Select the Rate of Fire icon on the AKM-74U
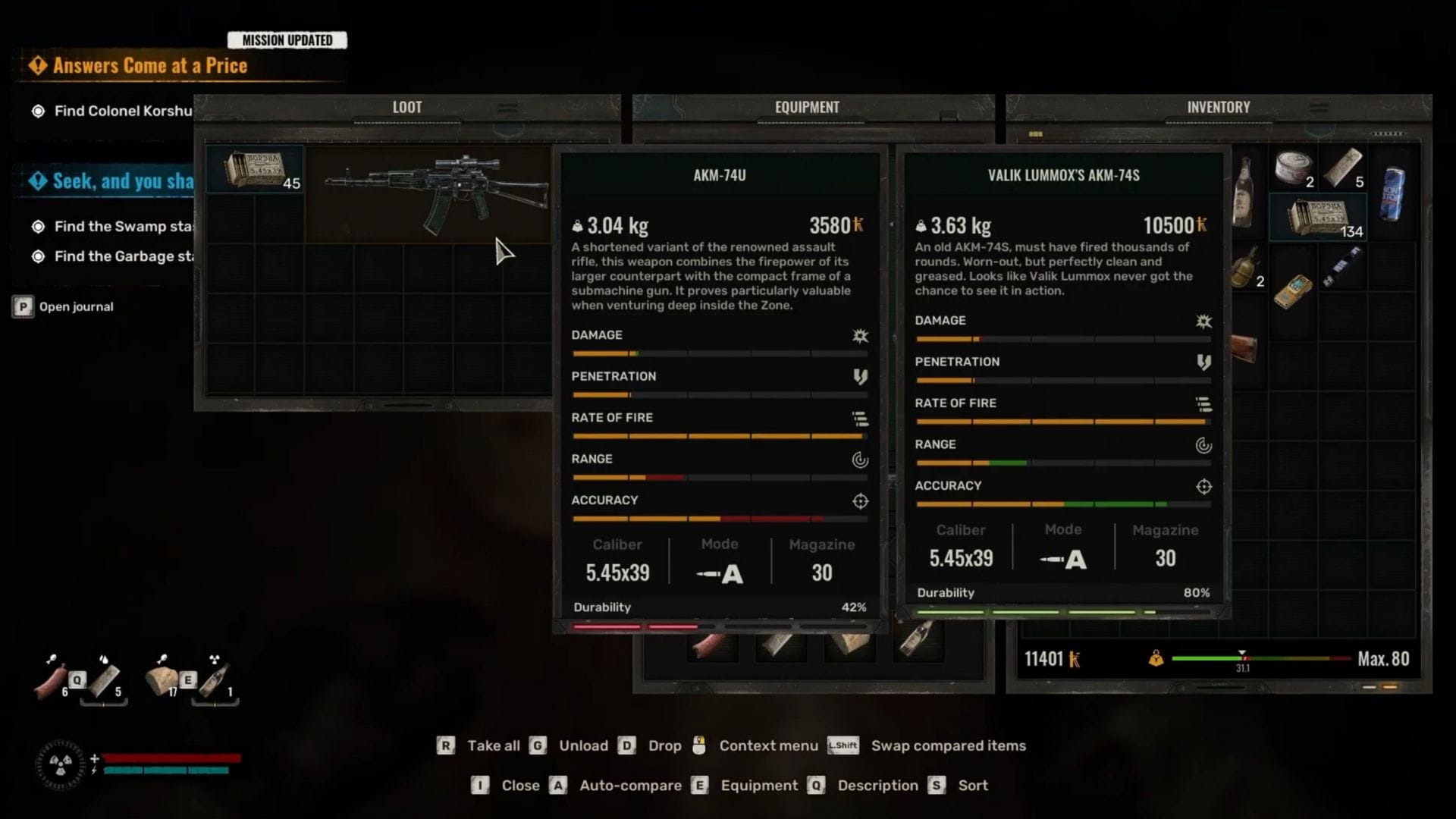 (x=861, y=418)
